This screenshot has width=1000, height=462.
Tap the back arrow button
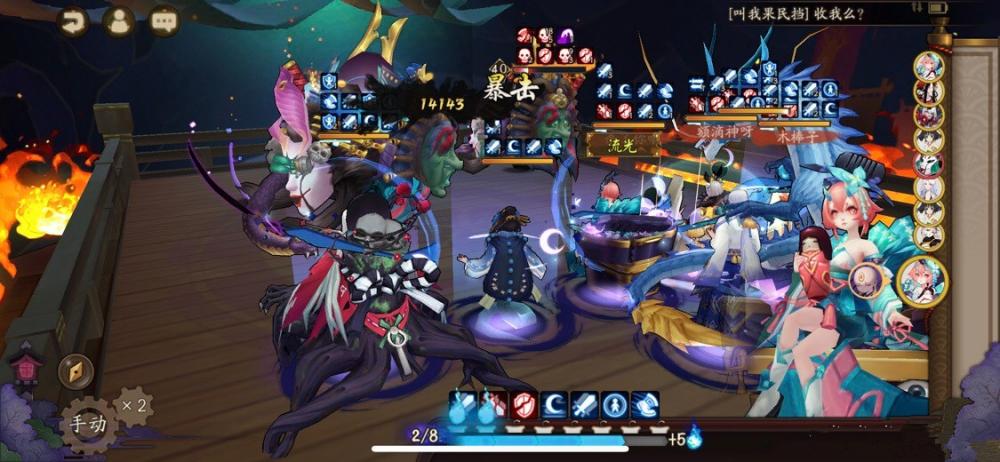(x=73, y=21)
